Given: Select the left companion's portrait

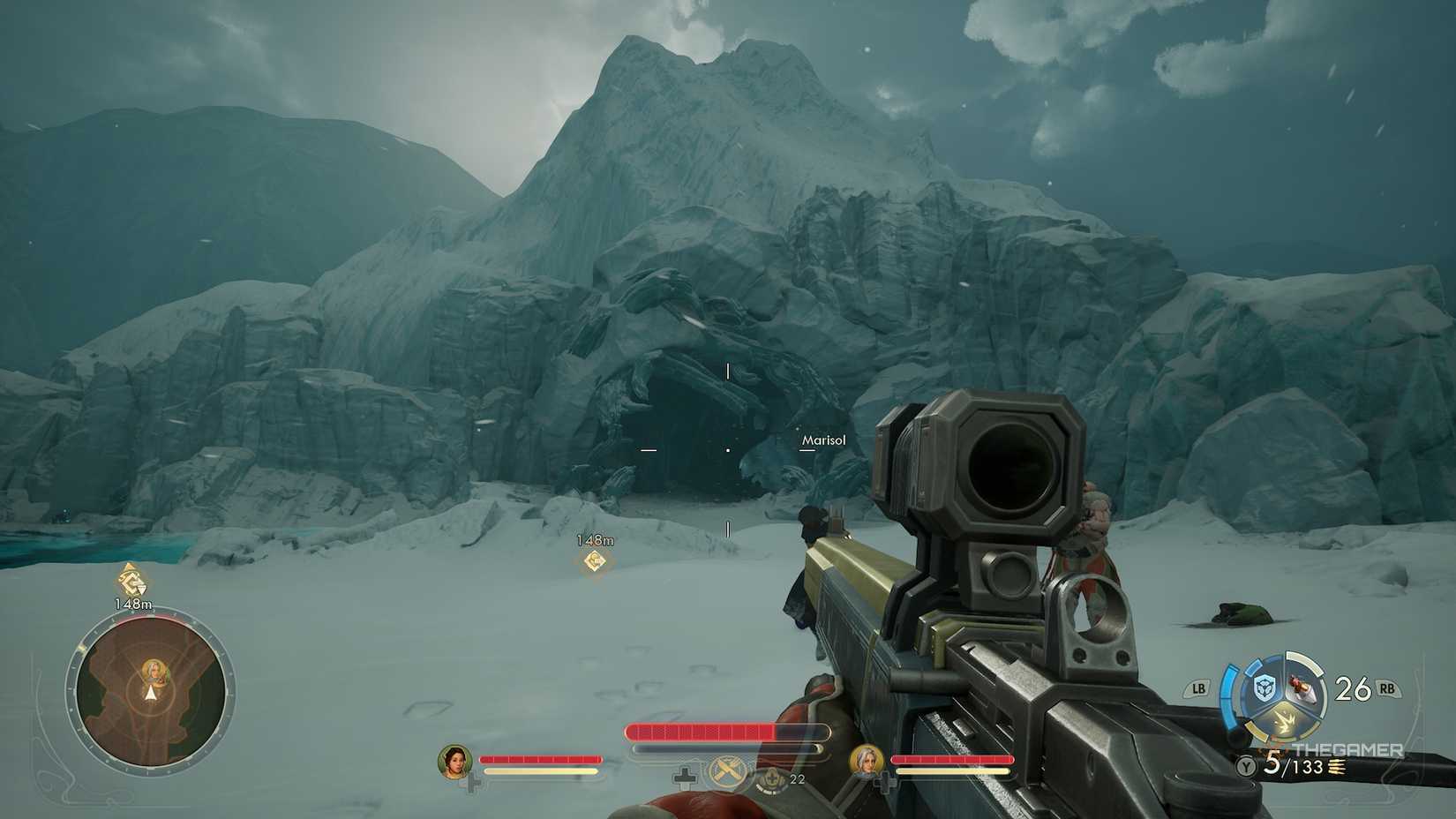Looking at the screenshot, I should pyautogui.click(x=455, y=763).
